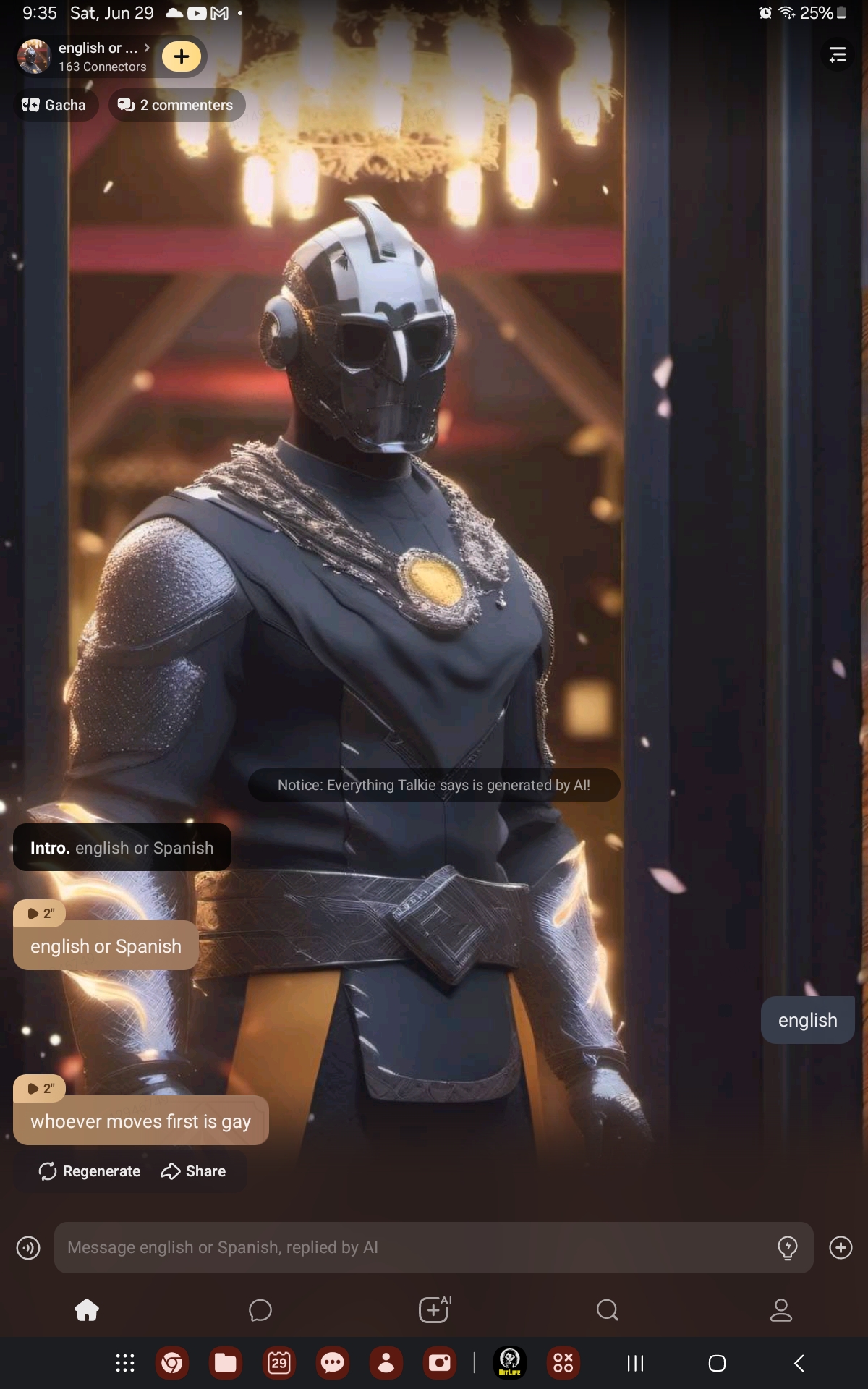Open the voice input icon
This screenshot has width=868, height=1389.
pos(28,1247)
